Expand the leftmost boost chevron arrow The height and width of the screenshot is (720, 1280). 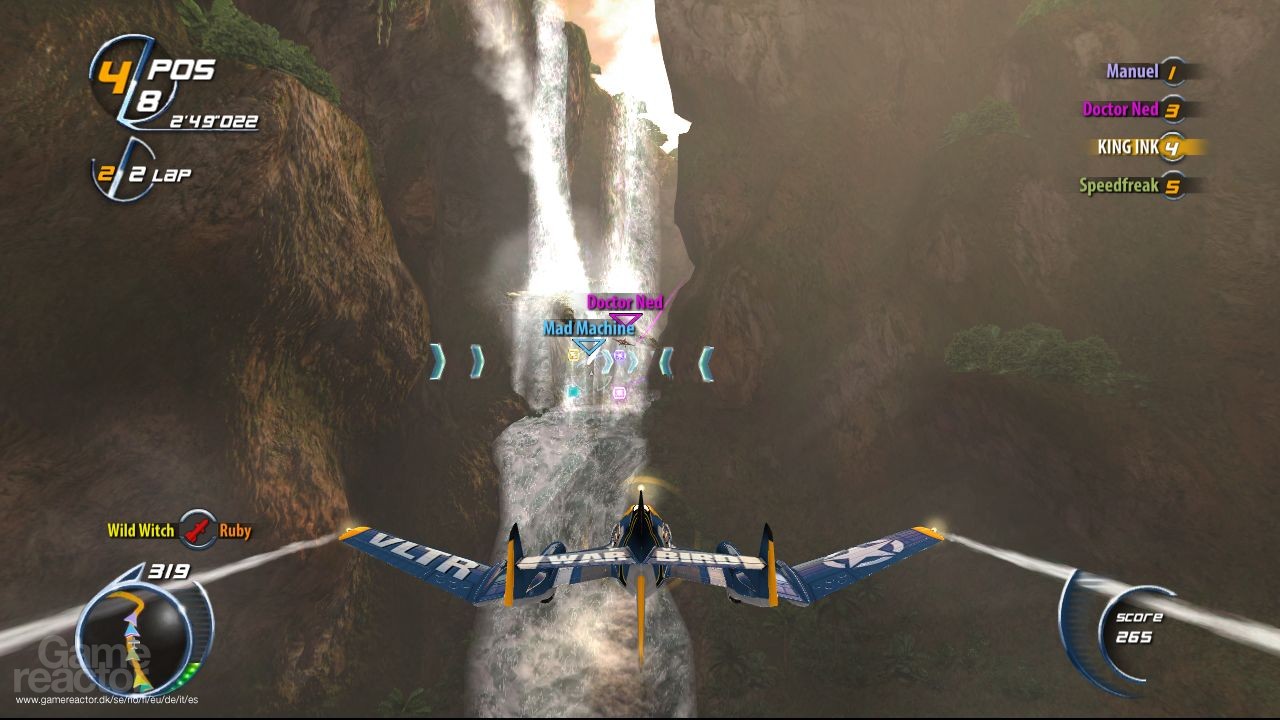436,363
